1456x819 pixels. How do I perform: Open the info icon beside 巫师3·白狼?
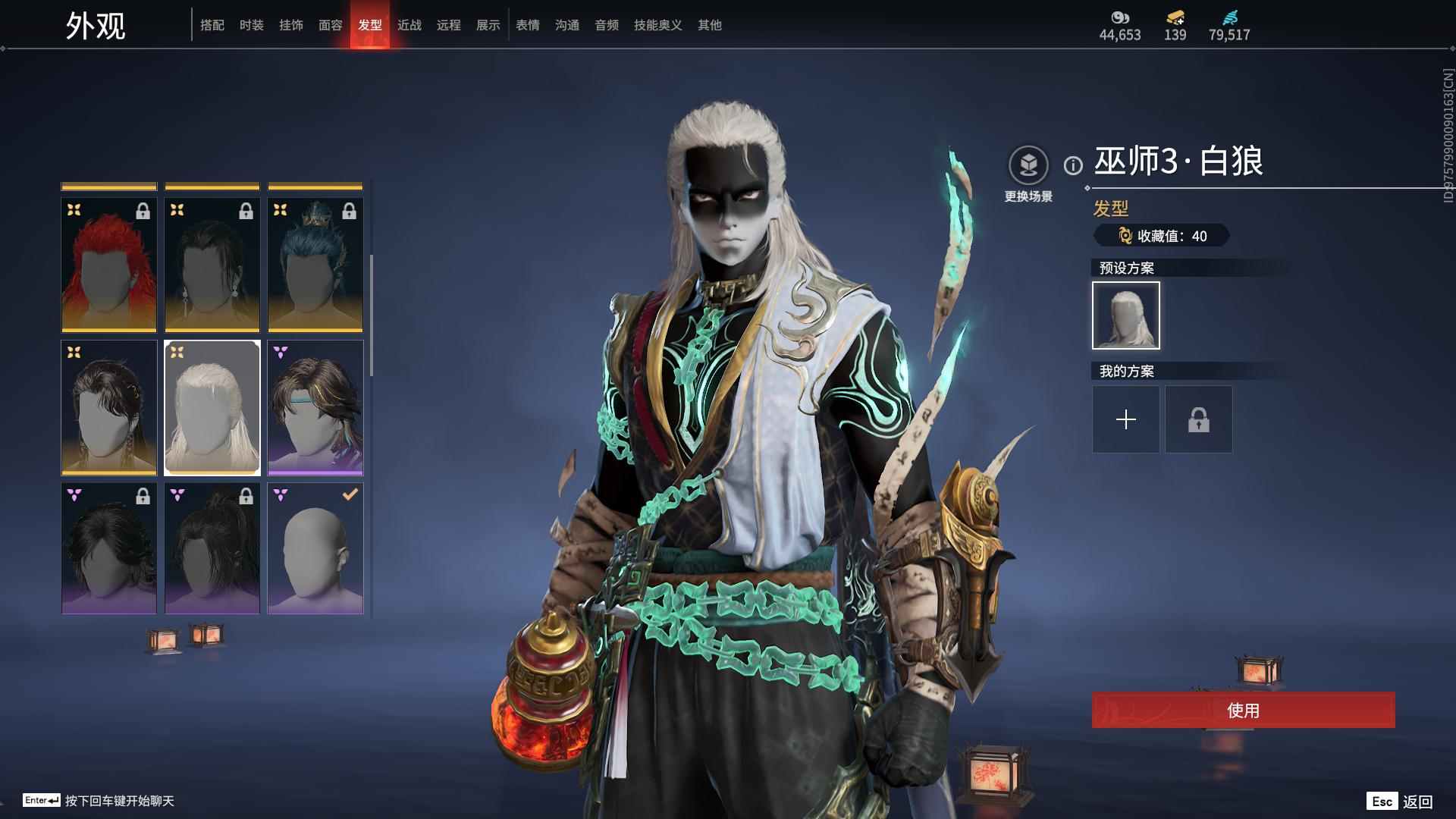tap(1073, 165)
